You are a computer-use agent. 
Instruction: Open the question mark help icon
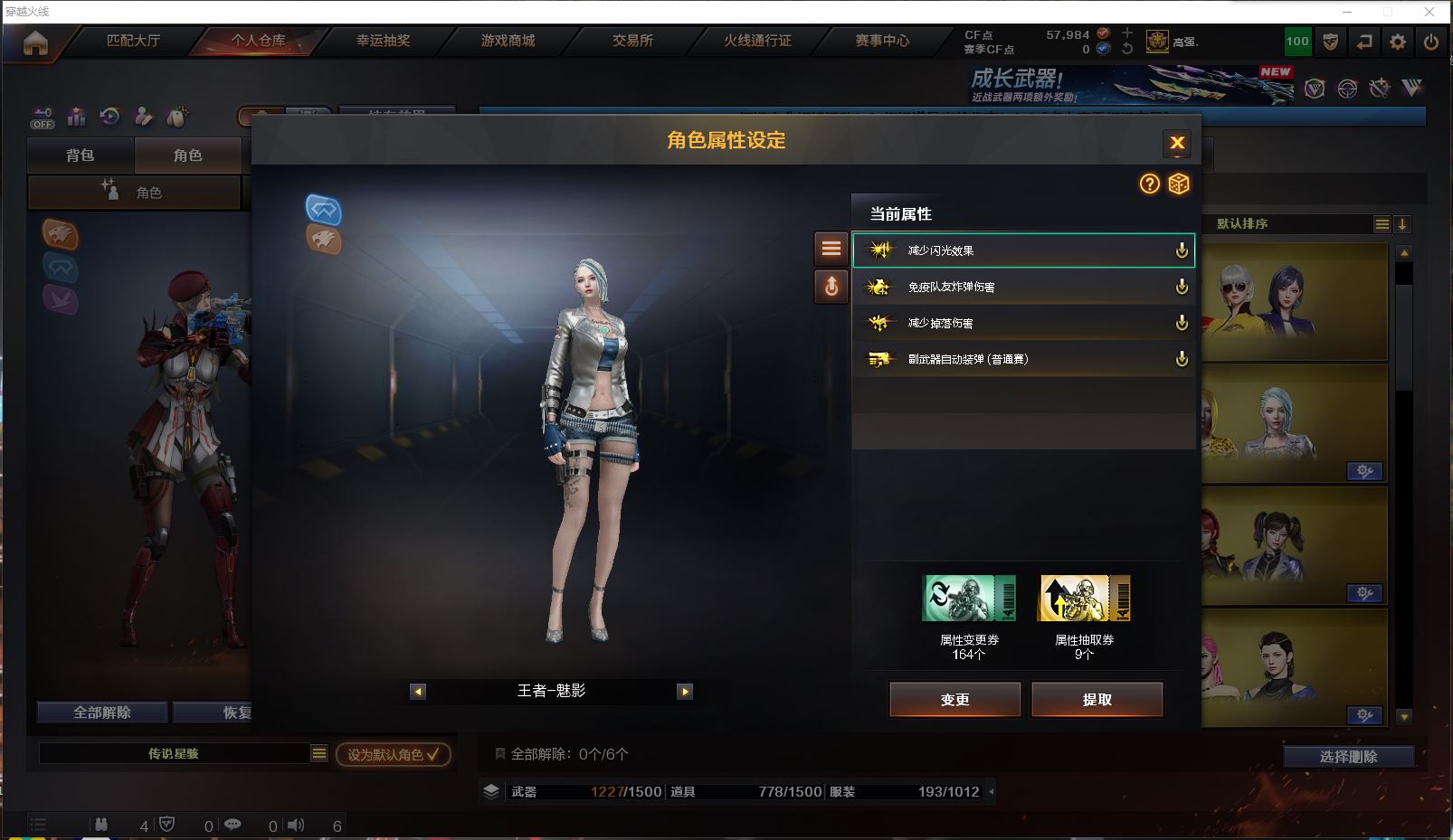pos(1149,184)
